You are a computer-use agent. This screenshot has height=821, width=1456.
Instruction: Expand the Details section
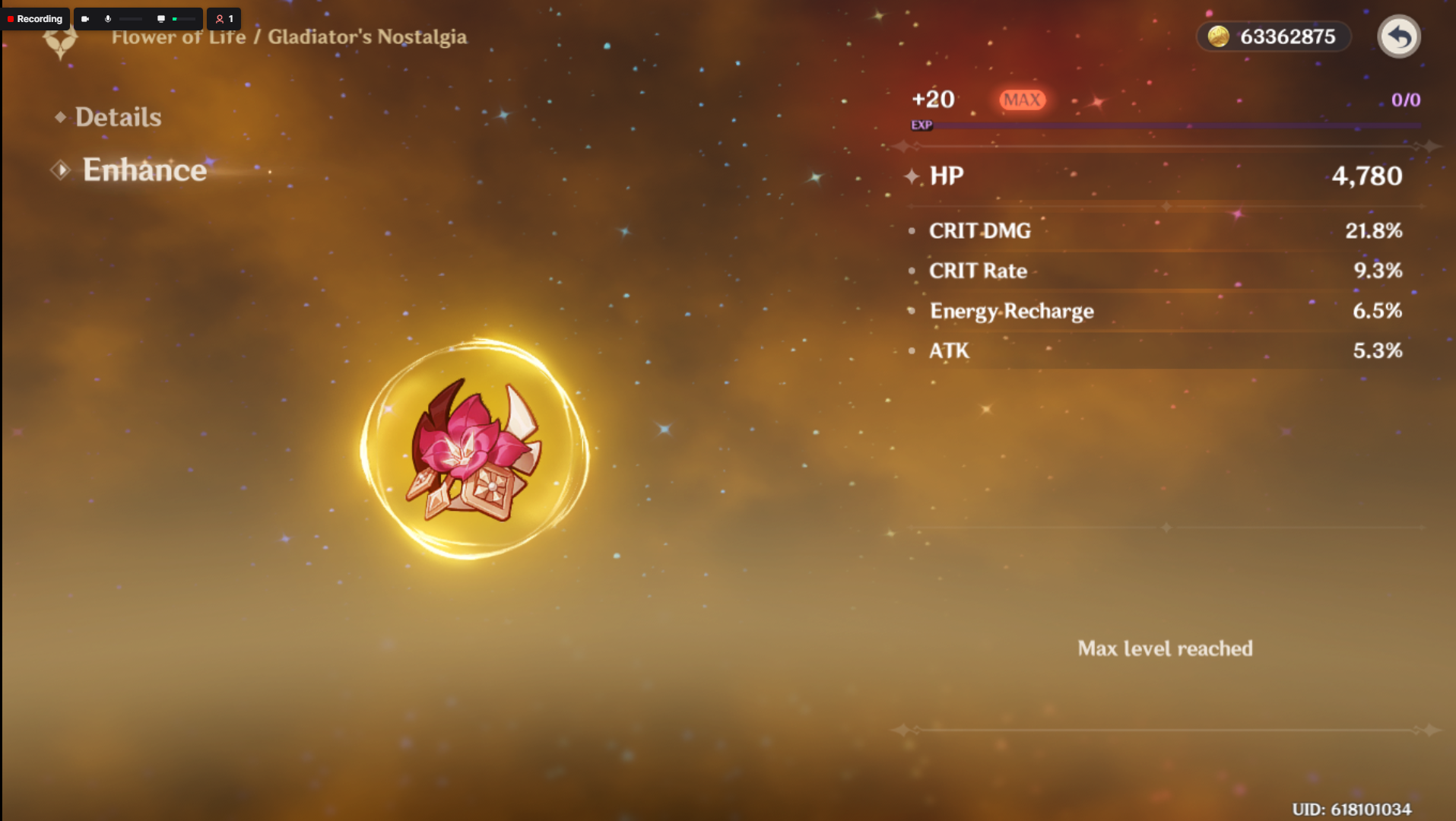[119, 116]
